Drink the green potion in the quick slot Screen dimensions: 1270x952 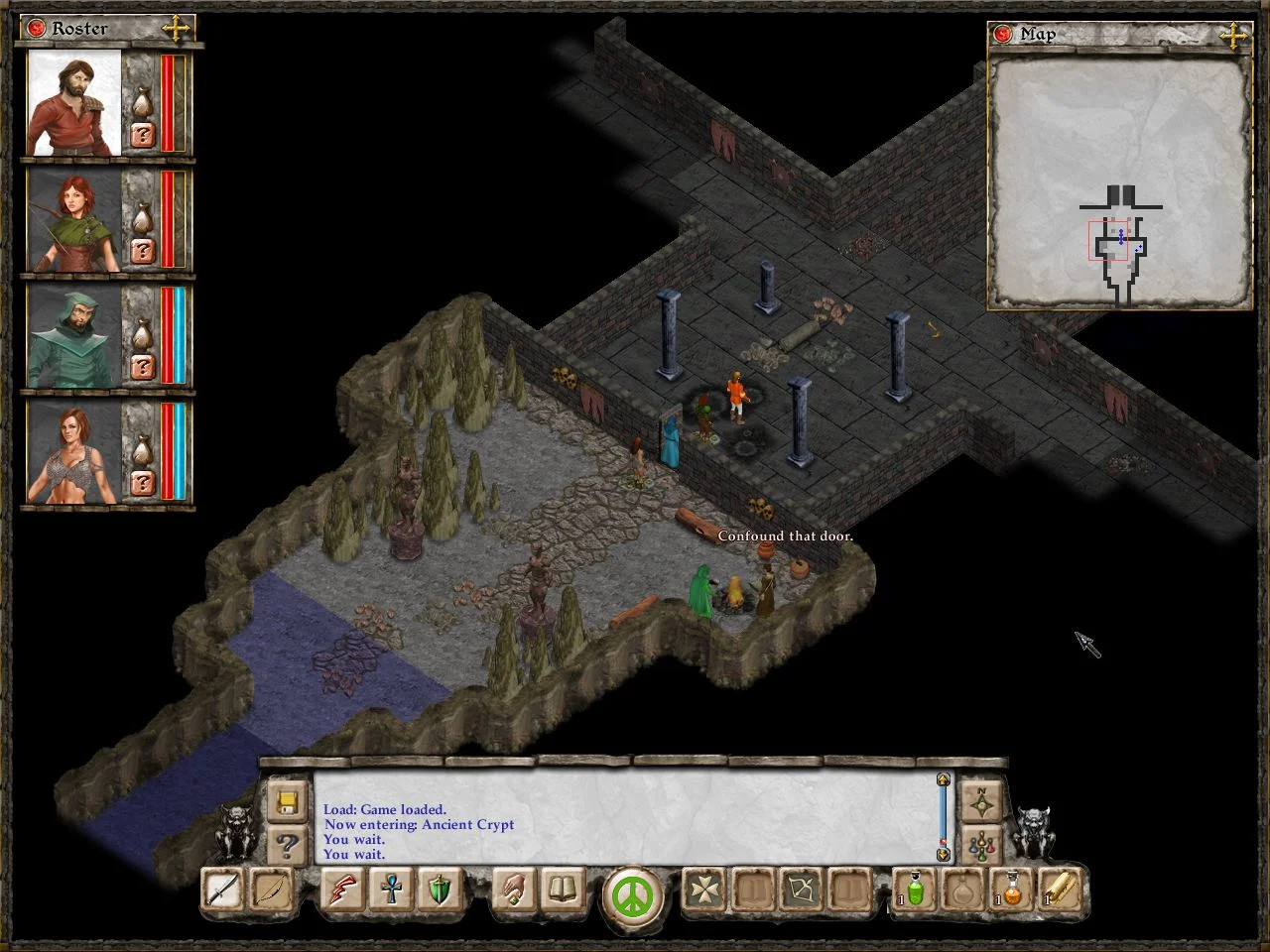point(912,892)
